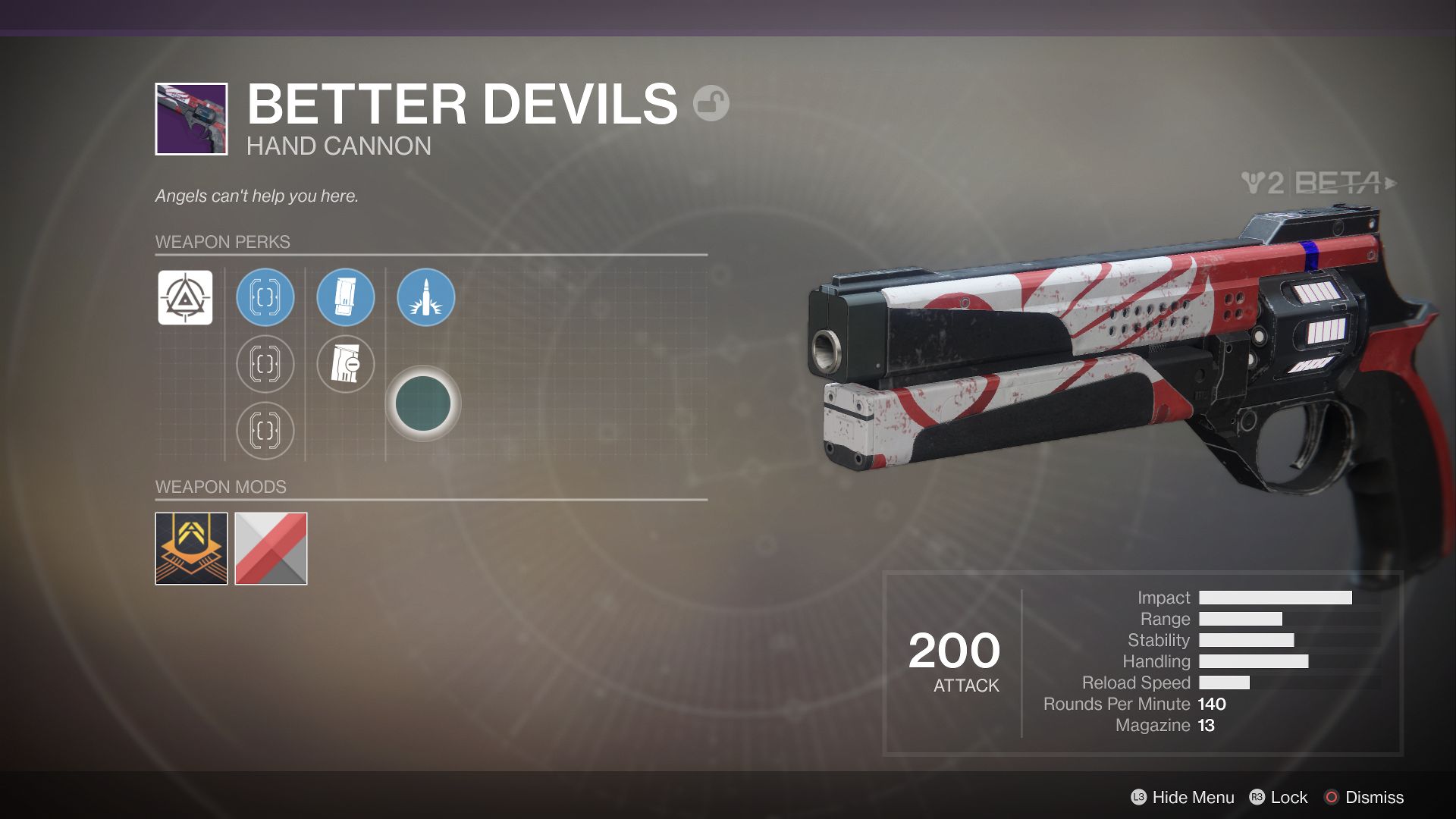The height and width of the screenshot is (819, 1456).
Task: Select the Drop Mag perk with minus symbol
Action: click(345, 365)
